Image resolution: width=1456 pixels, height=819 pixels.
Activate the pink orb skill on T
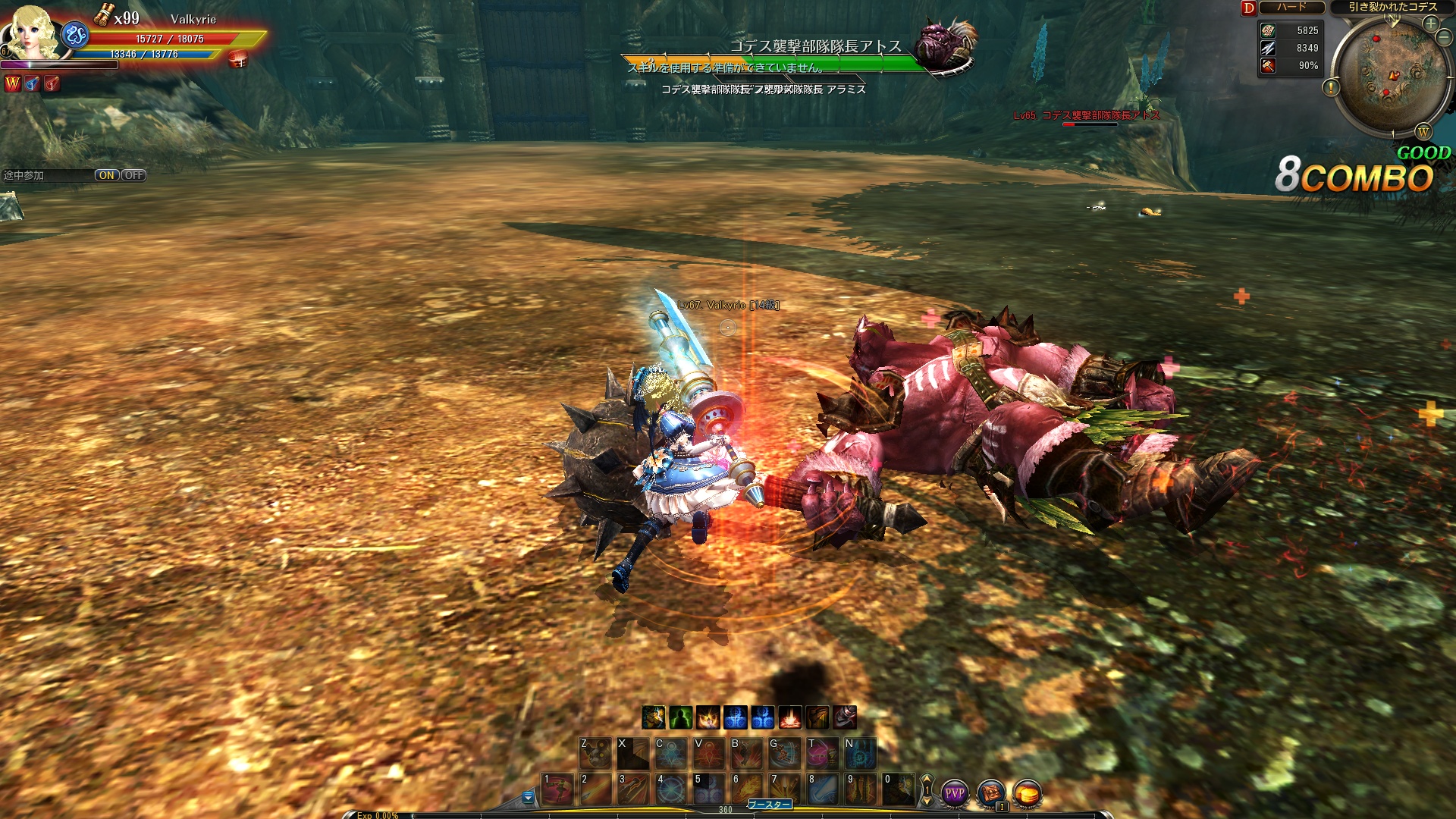(823, 753)
